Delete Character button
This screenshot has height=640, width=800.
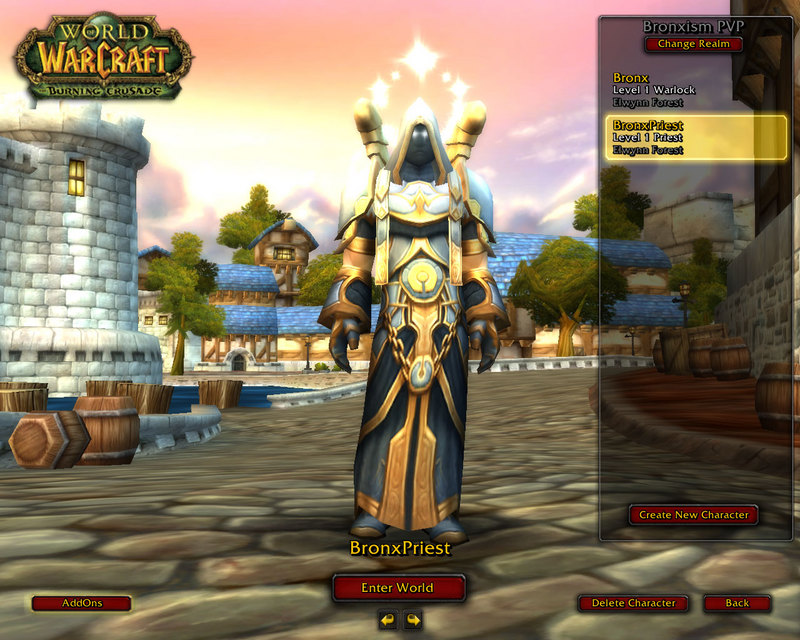pos(633,603)
